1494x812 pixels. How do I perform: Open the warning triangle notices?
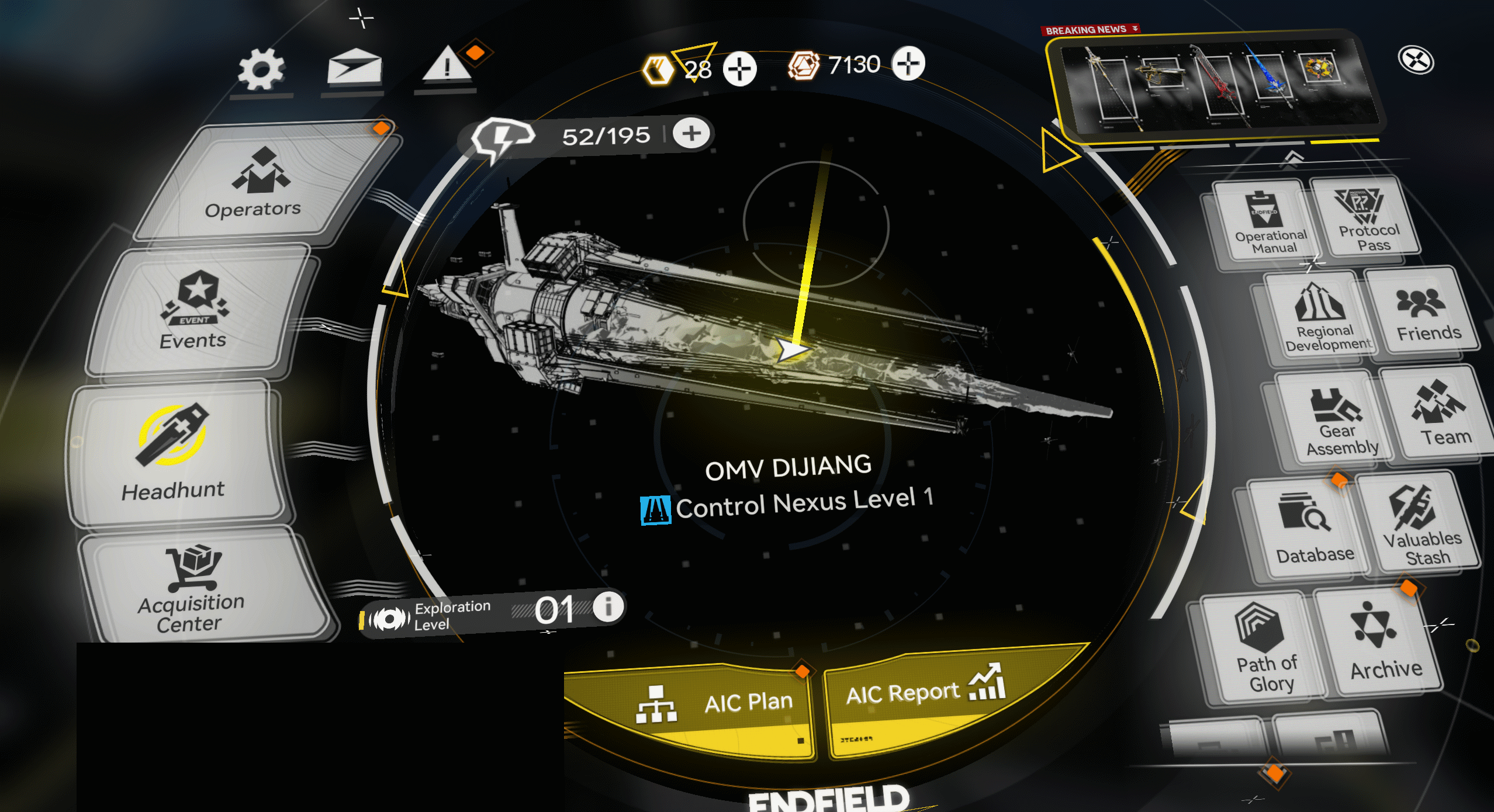(x=447, y=64)
